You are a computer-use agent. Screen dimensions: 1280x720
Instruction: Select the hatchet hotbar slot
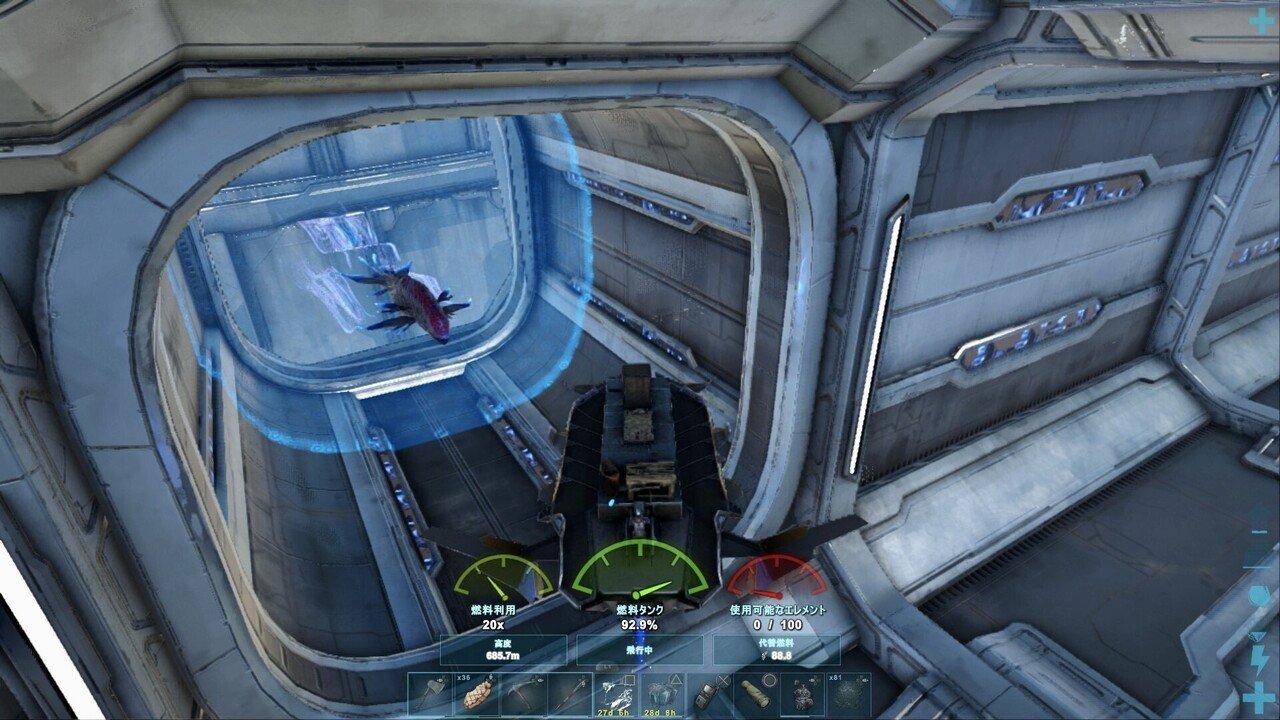click(x=428, y=694)
